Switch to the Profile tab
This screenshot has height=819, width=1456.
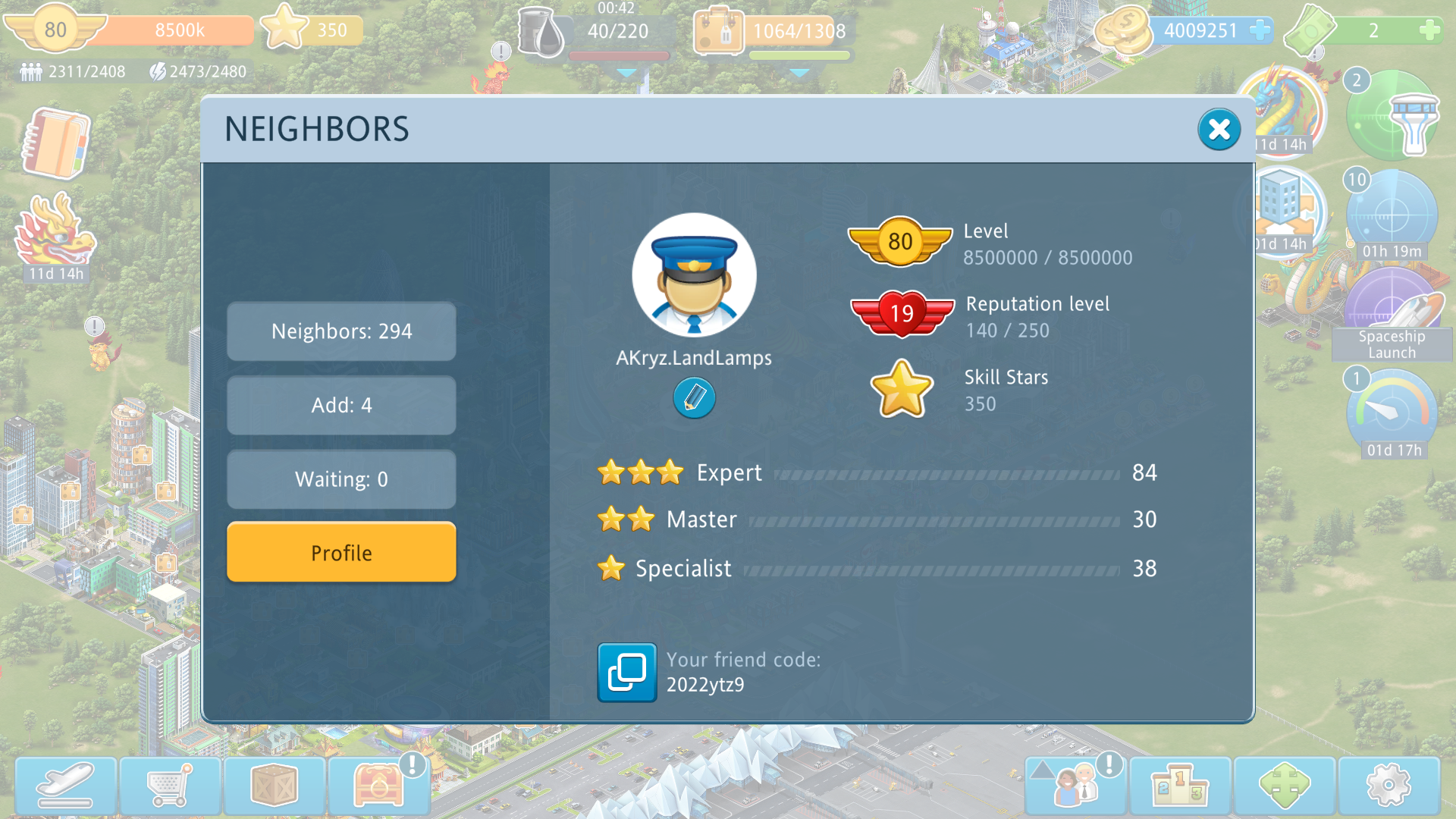[x=341, y=552]
